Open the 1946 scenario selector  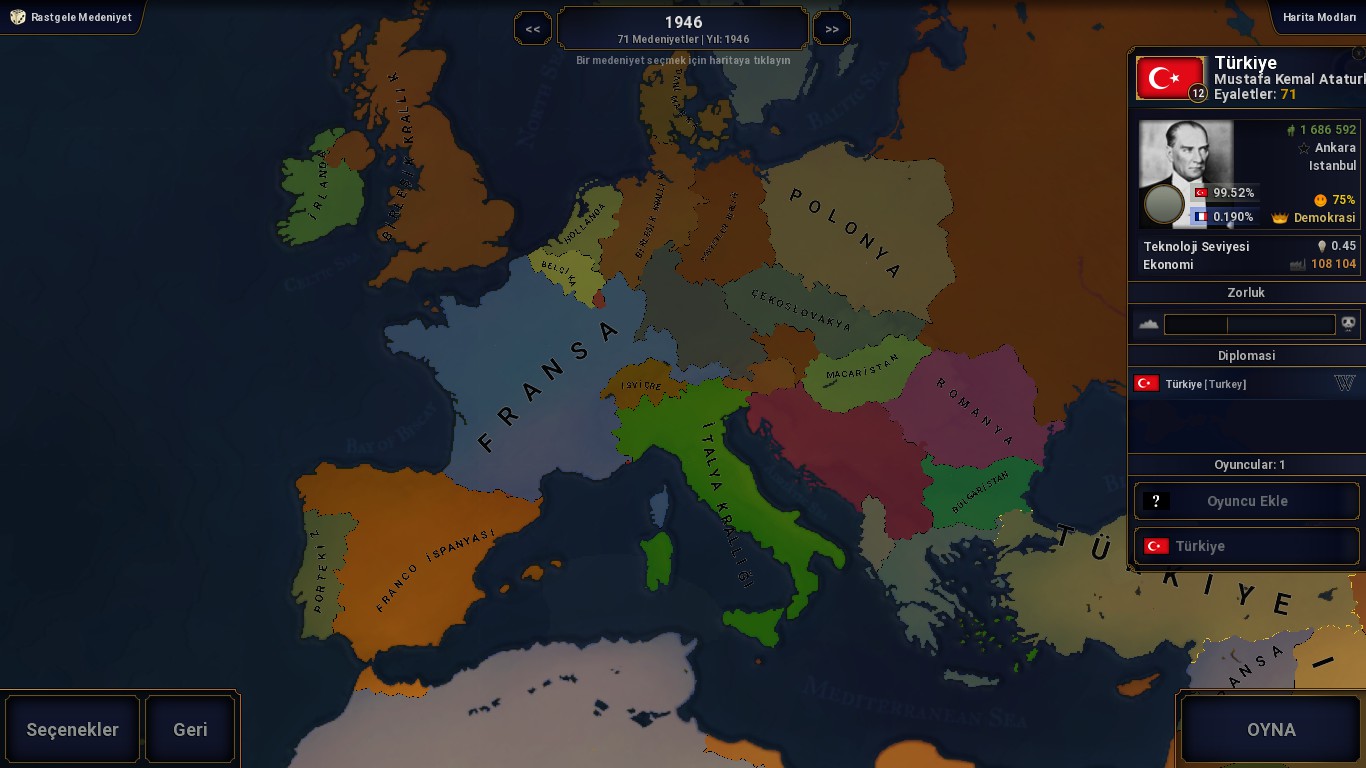pos(683,28)
